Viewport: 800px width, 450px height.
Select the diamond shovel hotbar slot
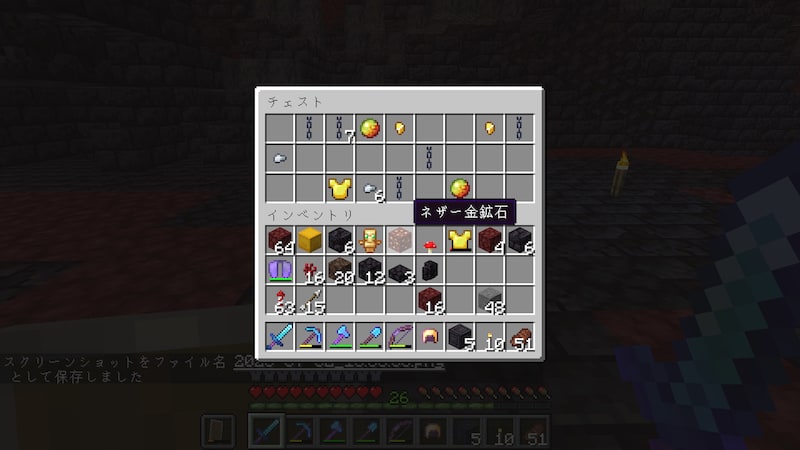pos(371,338)
